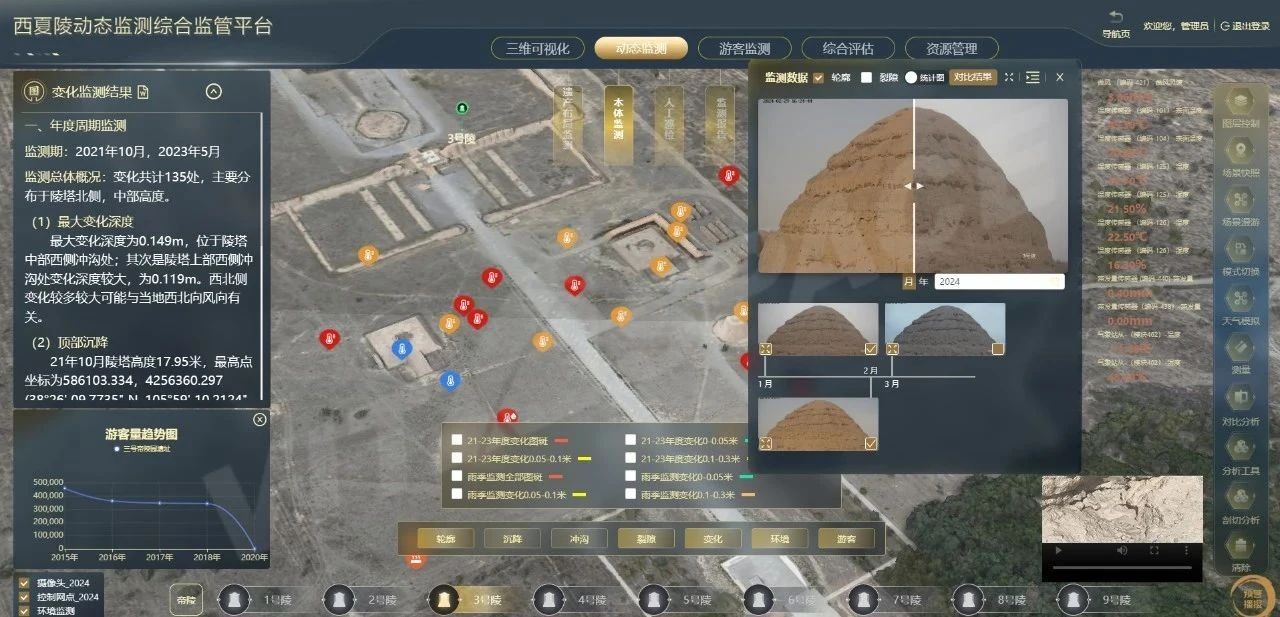Toggle the 裂隙 checkbox in 监测数据
The height and width of the screenshot is (617, 1280).
pos(867,77)
